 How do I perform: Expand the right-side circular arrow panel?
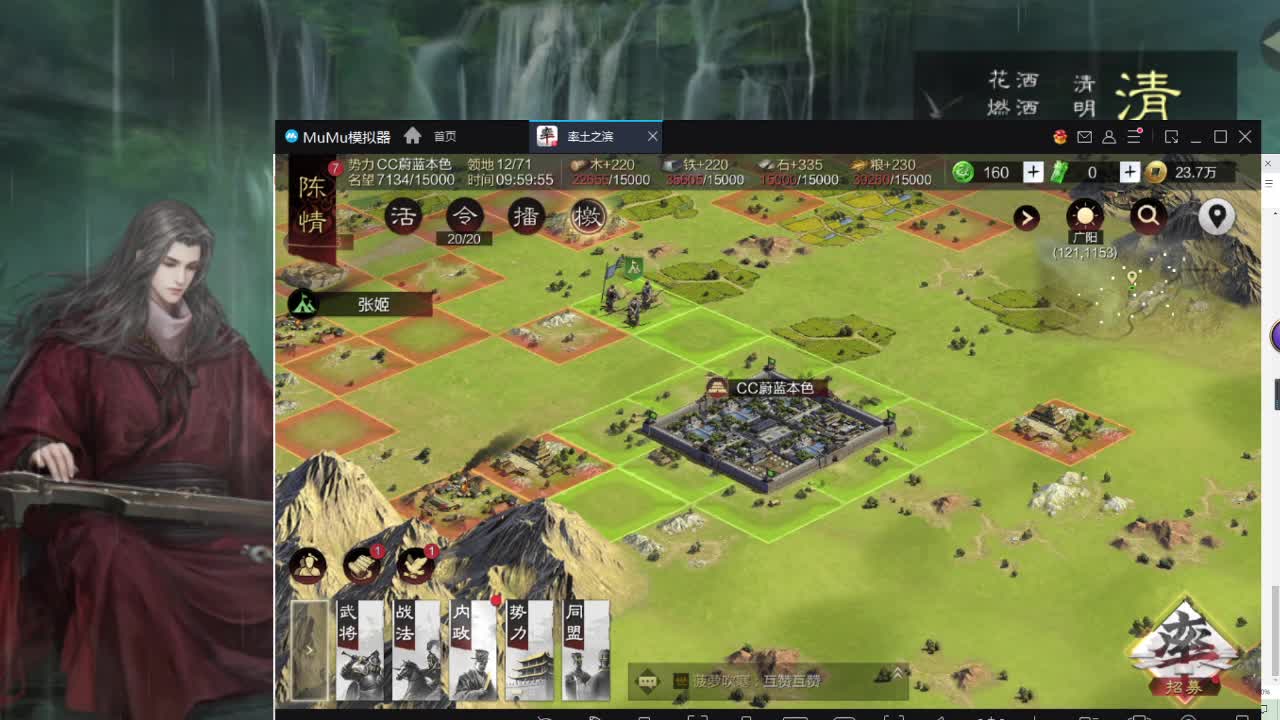point(1026,218)
